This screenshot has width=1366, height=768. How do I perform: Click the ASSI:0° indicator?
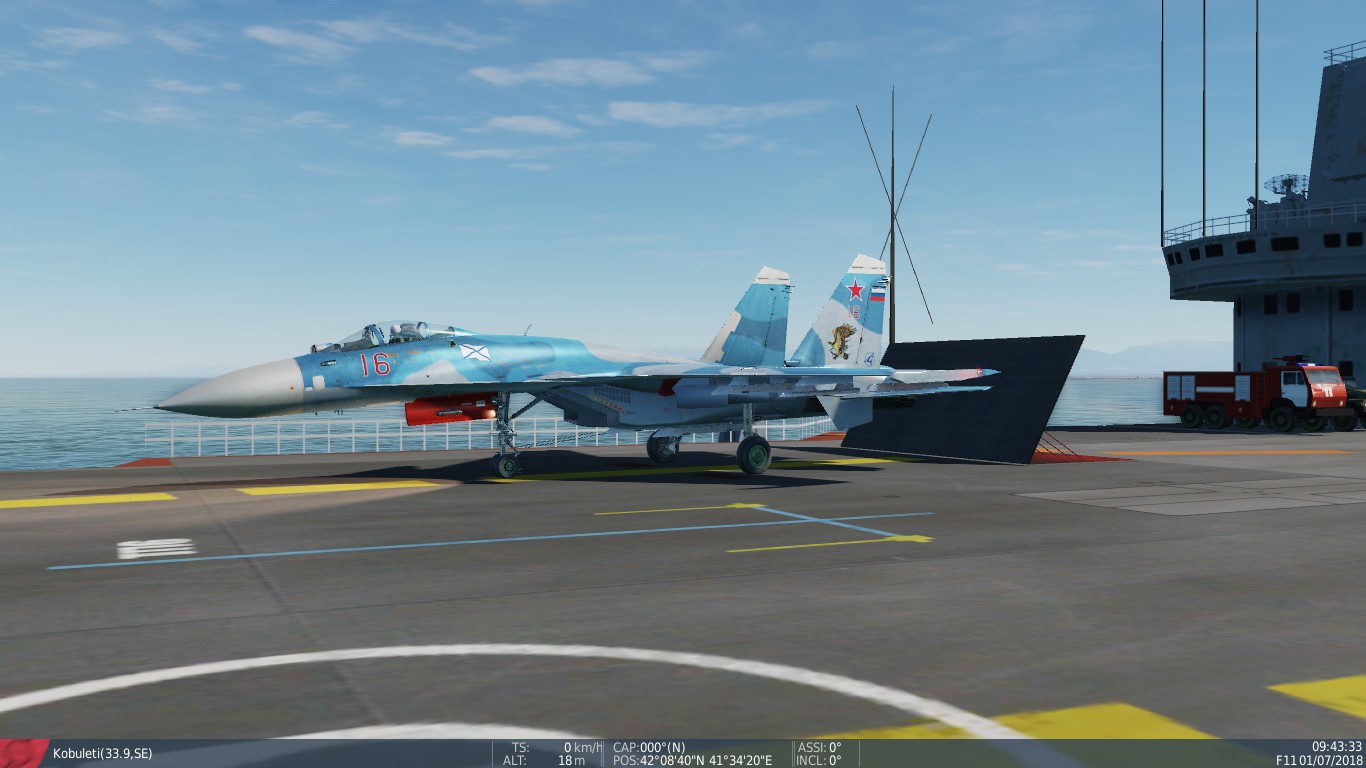[817, 746]
